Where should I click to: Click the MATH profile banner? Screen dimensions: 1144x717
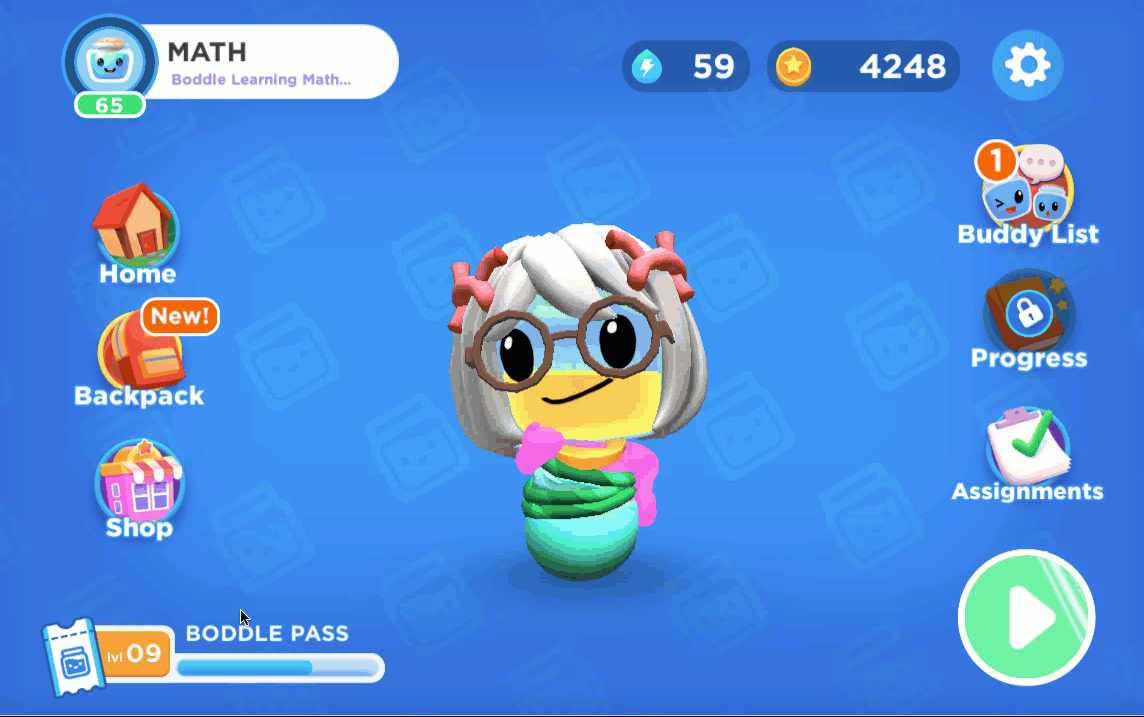pyautogui.click(x=270, y=62)
